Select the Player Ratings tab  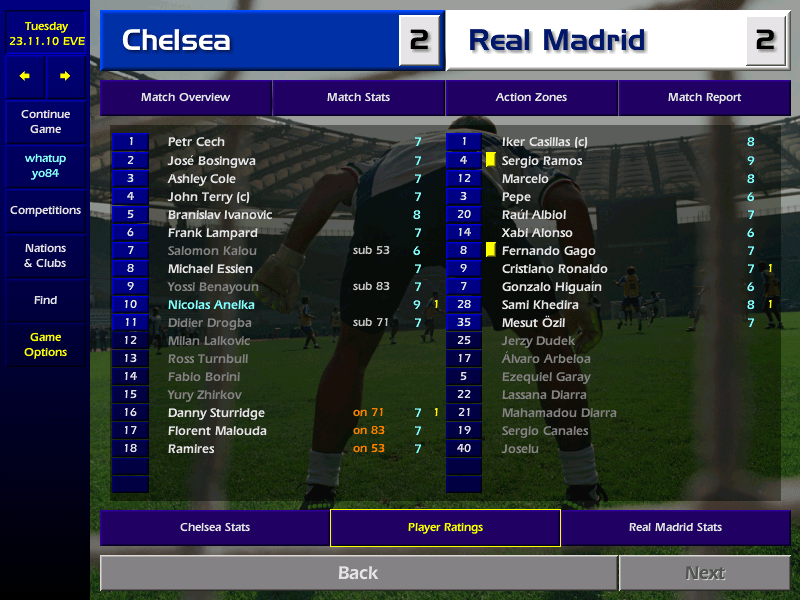(x=445, y=527)
